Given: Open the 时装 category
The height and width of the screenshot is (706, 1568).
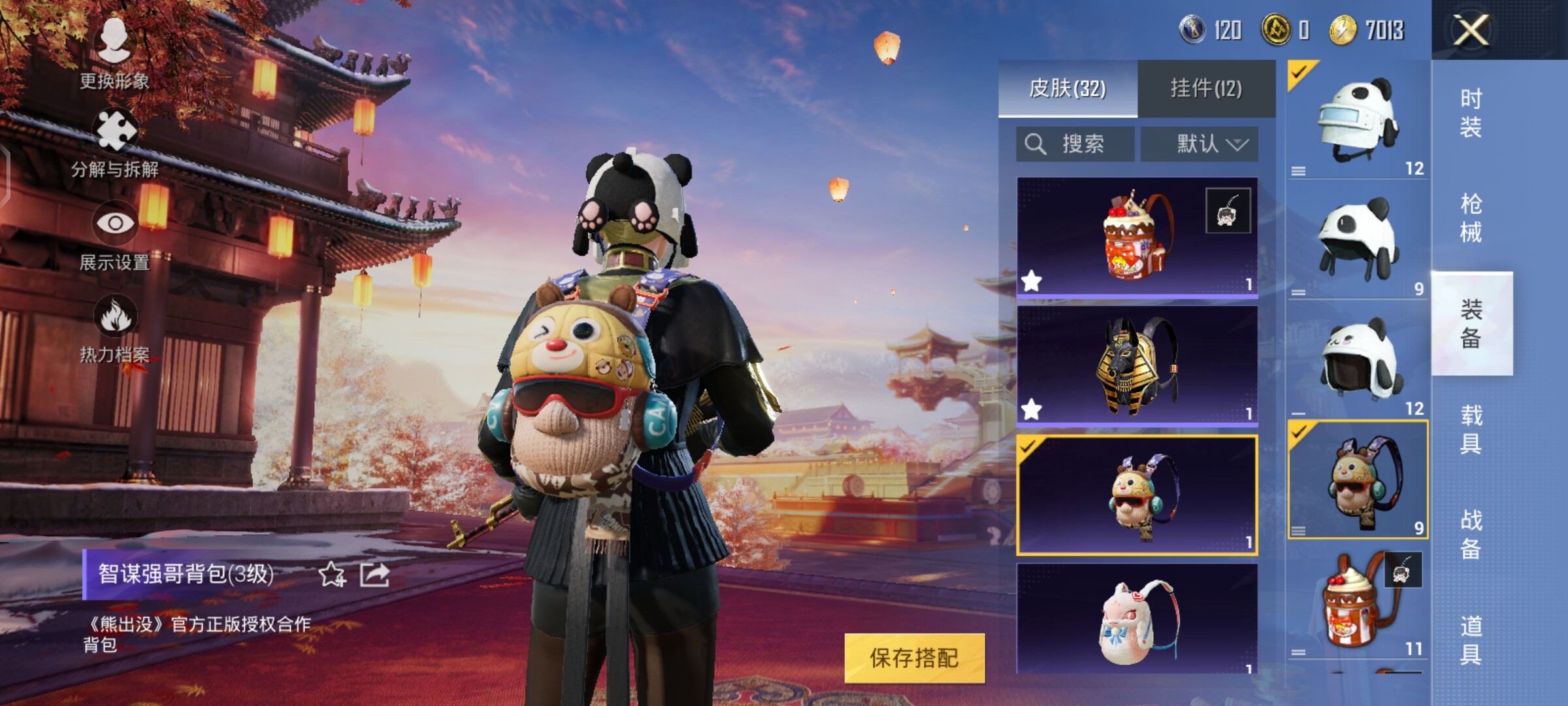Looking at the screenshot, I should 1471,112.
